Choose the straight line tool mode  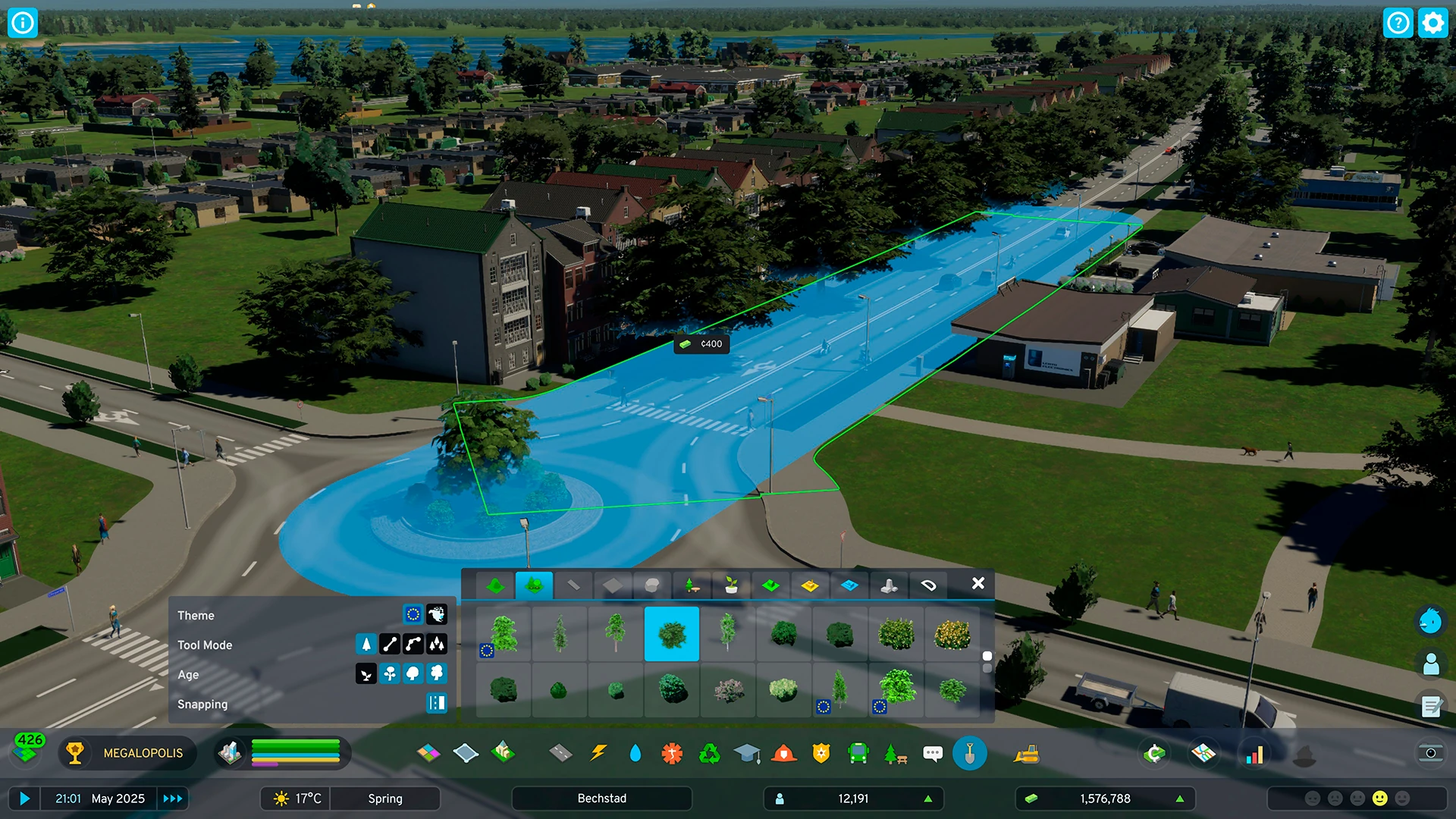click(x=390, y=645)
